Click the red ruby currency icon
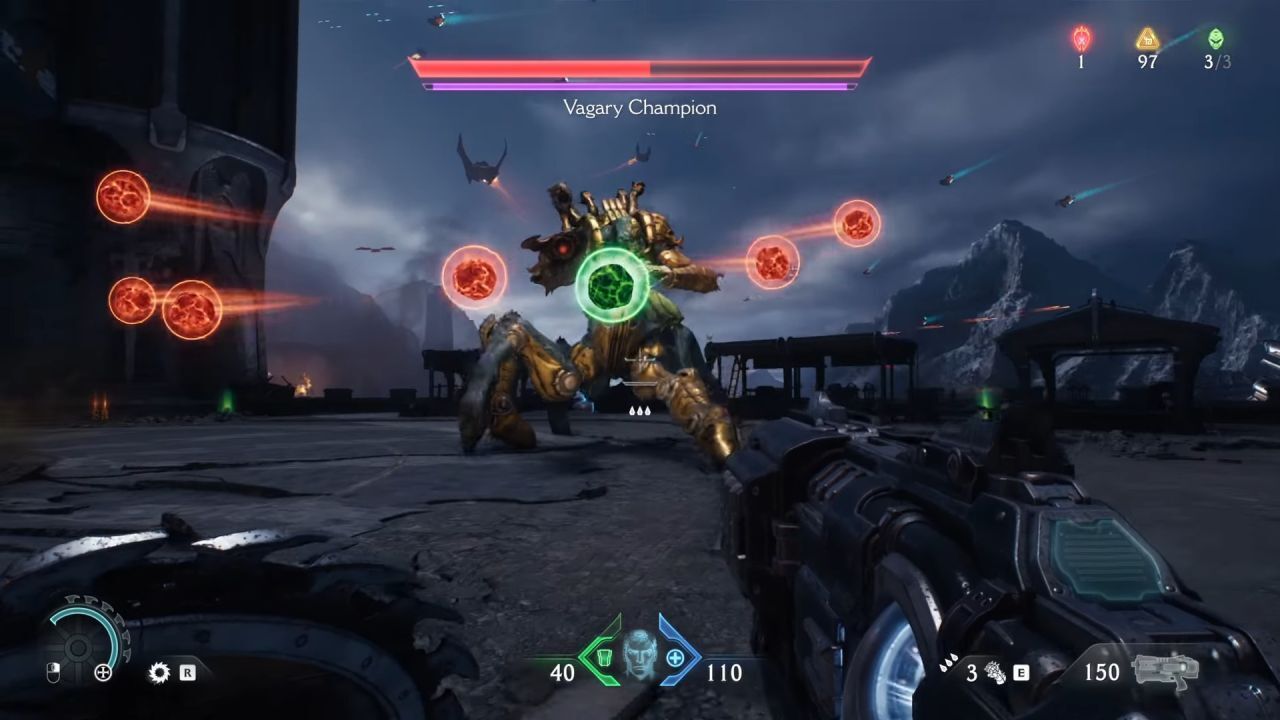Screen dimensions: 1280x720 tap(1081, 38)
